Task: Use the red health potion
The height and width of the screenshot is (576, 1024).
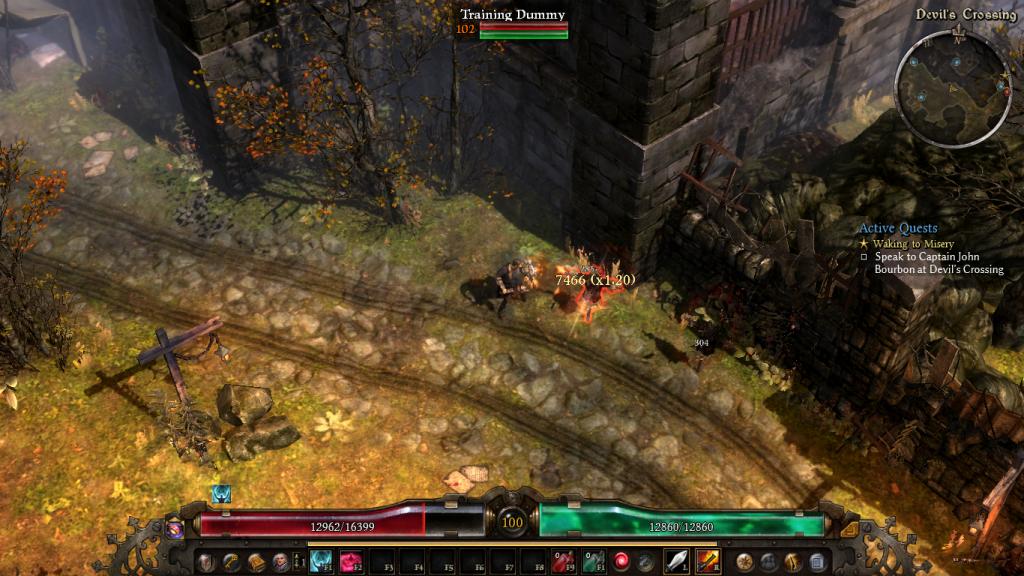Action: [565, 561]
